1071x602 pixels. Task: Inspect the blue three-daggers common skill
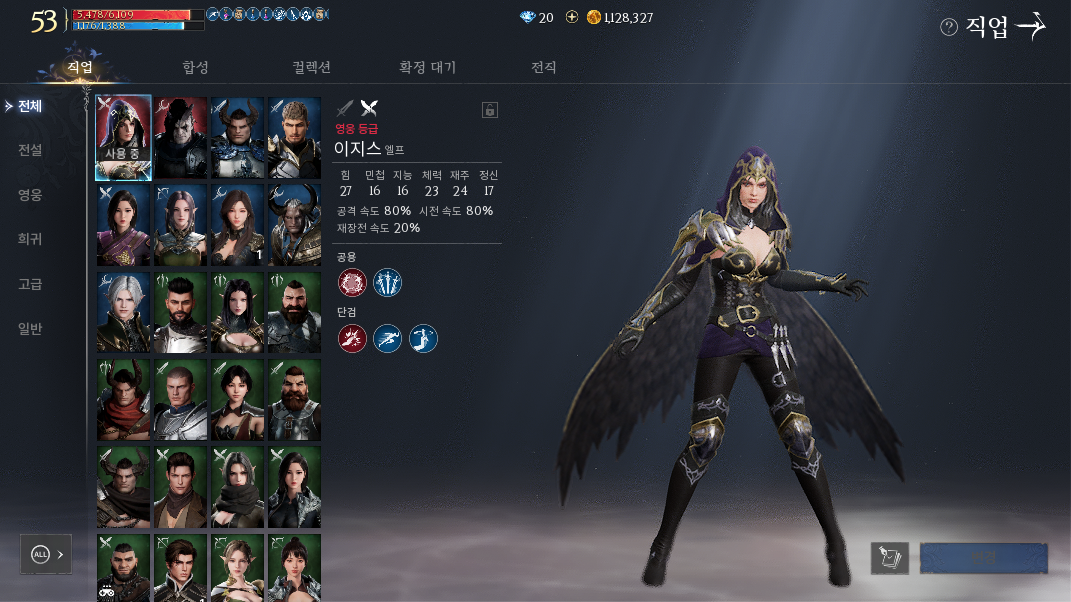click(x=387, y=283)
